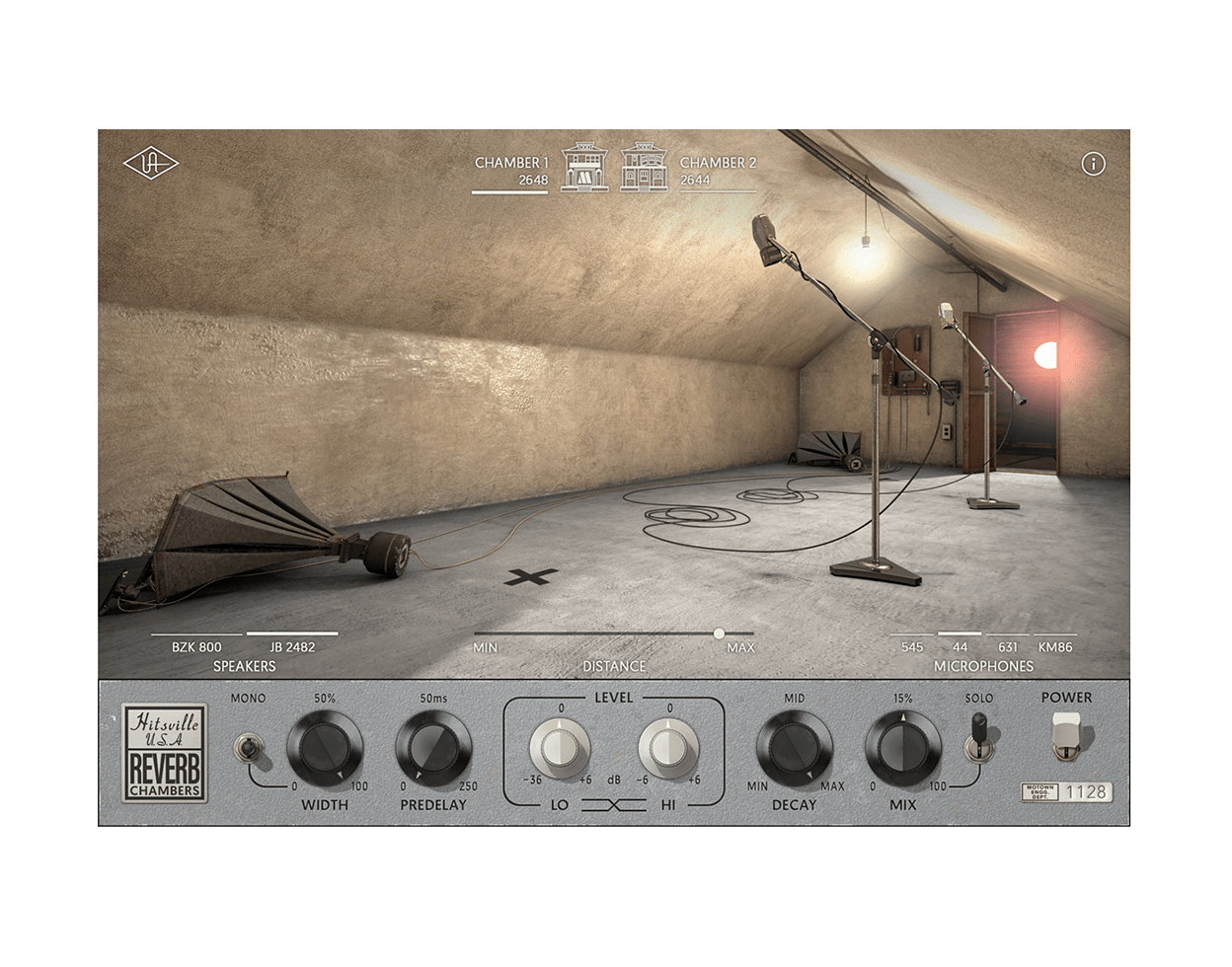Image resolution: width=1232 pixels, height=967 pixels.
Task: Click the Width knob
Action: coord(324,748)
